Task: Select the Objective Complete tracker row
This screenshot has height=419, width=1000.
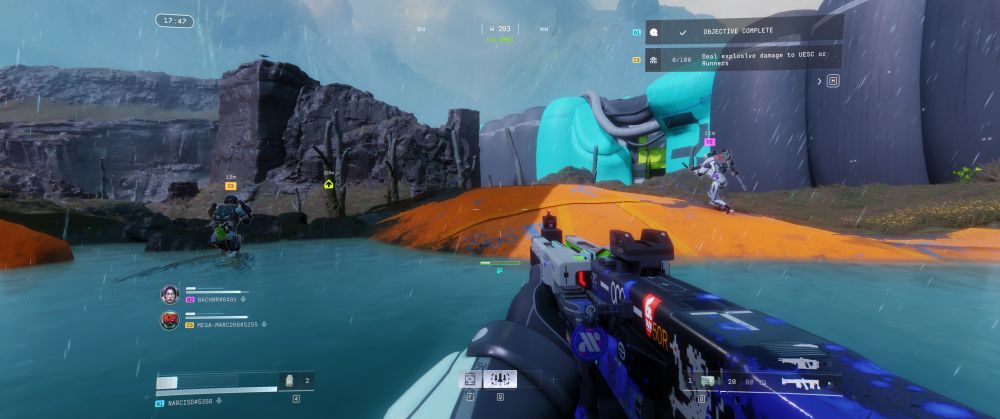Action: pyautogui.click(x=742, y=32)
